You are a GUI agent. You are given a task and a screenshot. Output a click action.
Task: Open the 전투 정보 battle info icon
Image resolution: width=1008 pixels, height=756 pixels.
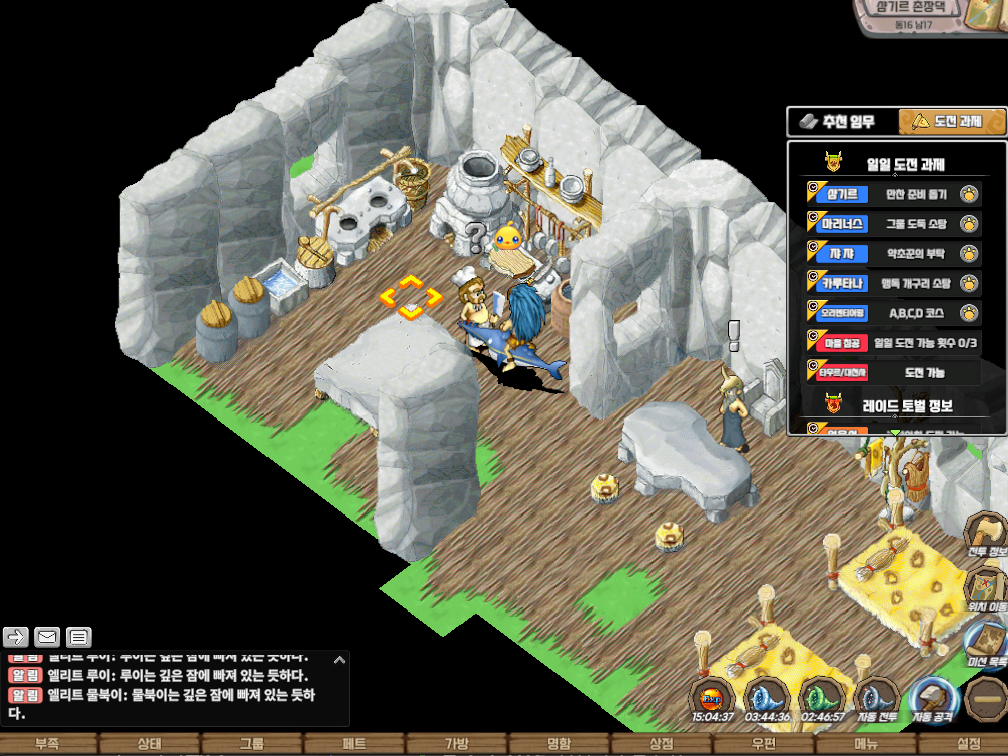pos(987,532)
